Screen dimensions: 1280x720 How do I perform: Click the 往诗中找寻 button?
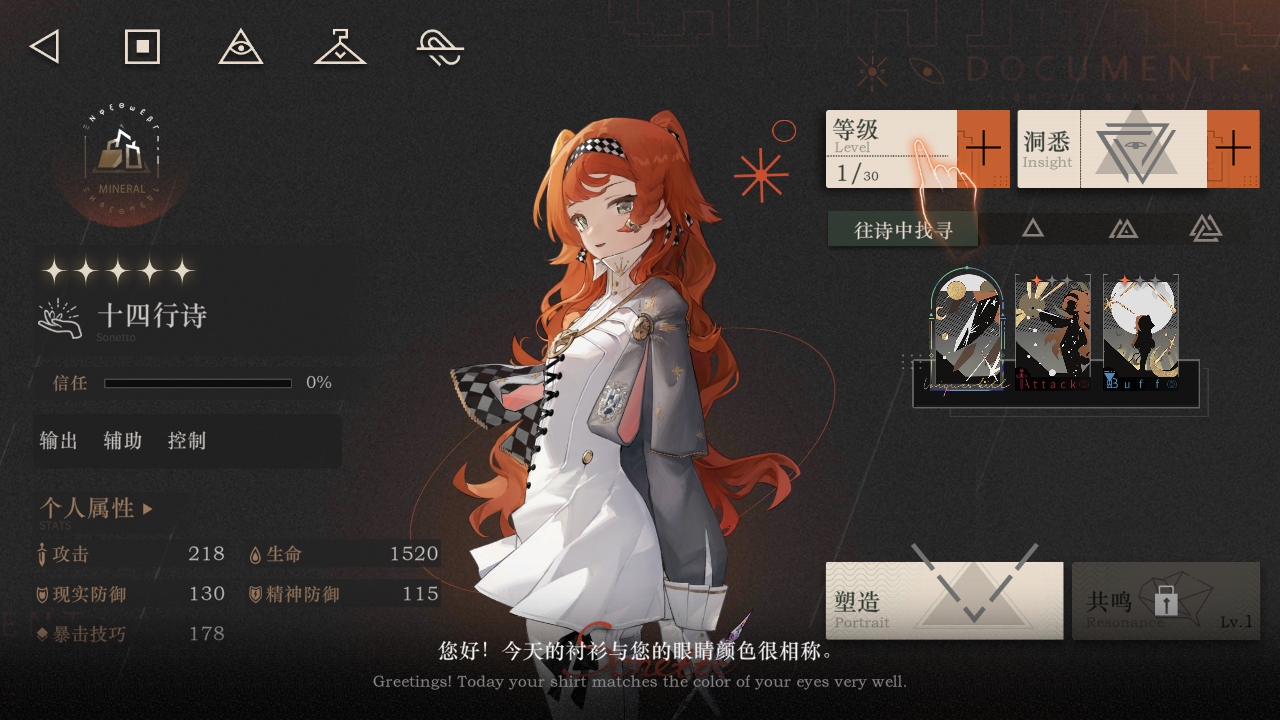903,230
